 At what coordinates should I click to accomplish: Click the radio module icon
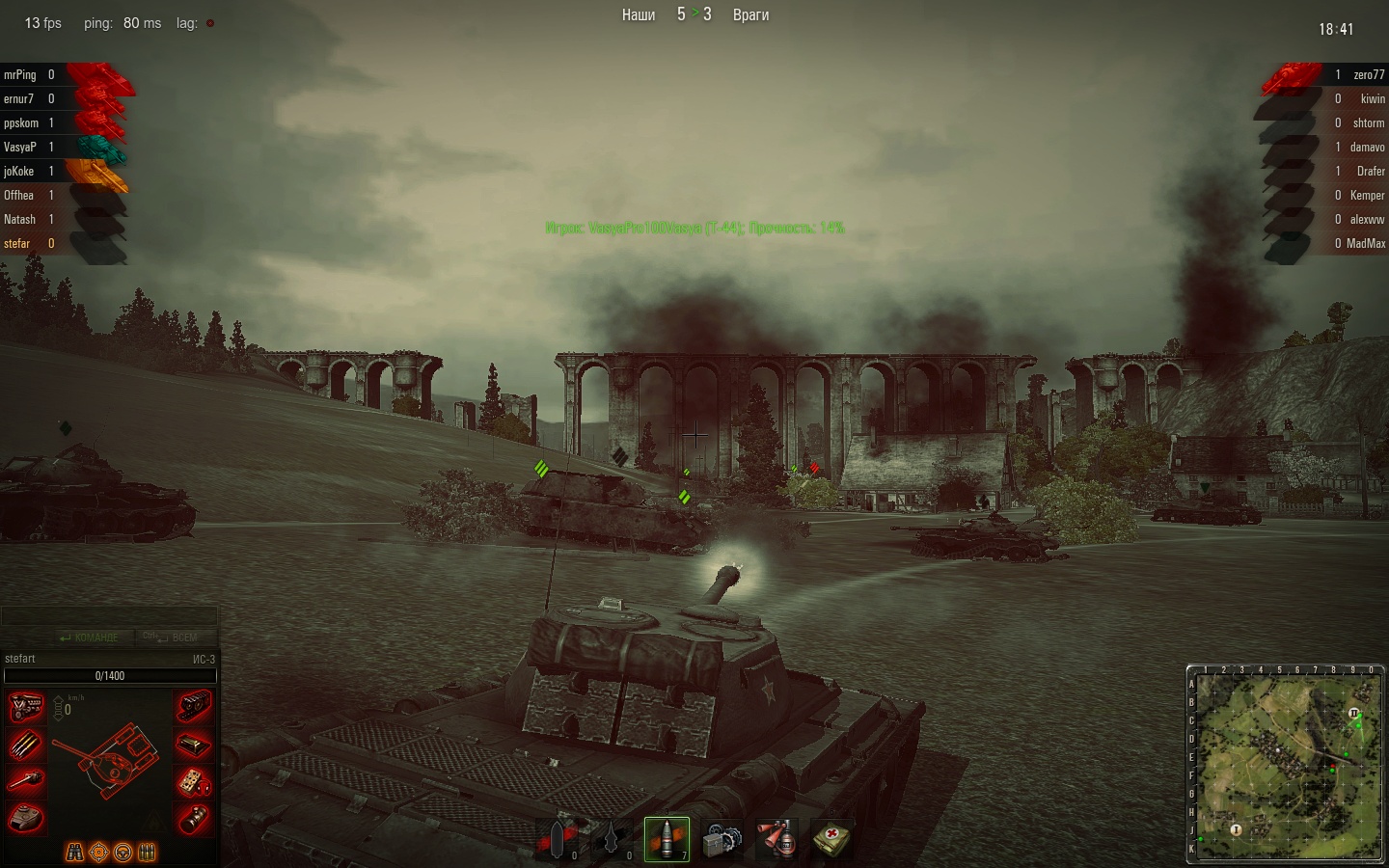(x=194, y=781)
